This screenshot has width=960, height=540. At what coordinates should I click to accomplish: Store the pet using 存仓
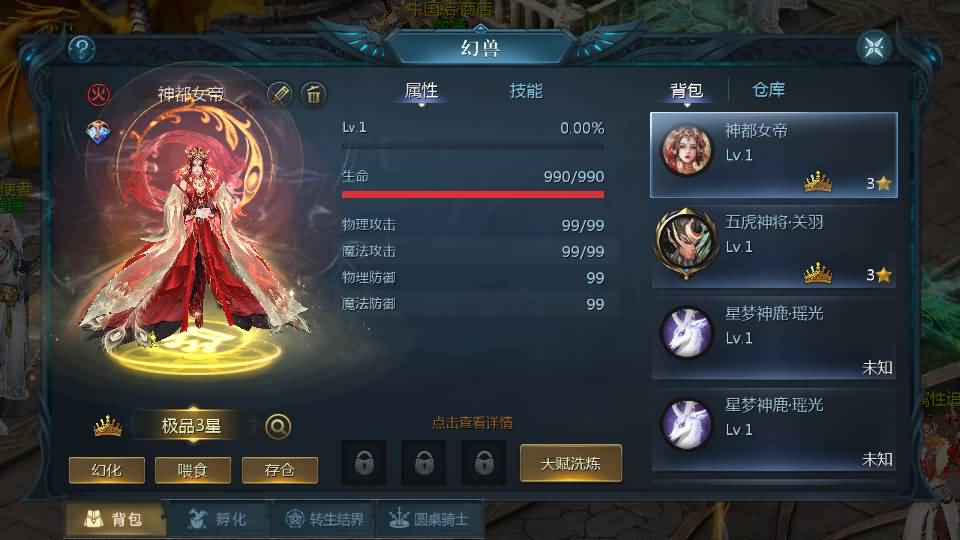280,469
